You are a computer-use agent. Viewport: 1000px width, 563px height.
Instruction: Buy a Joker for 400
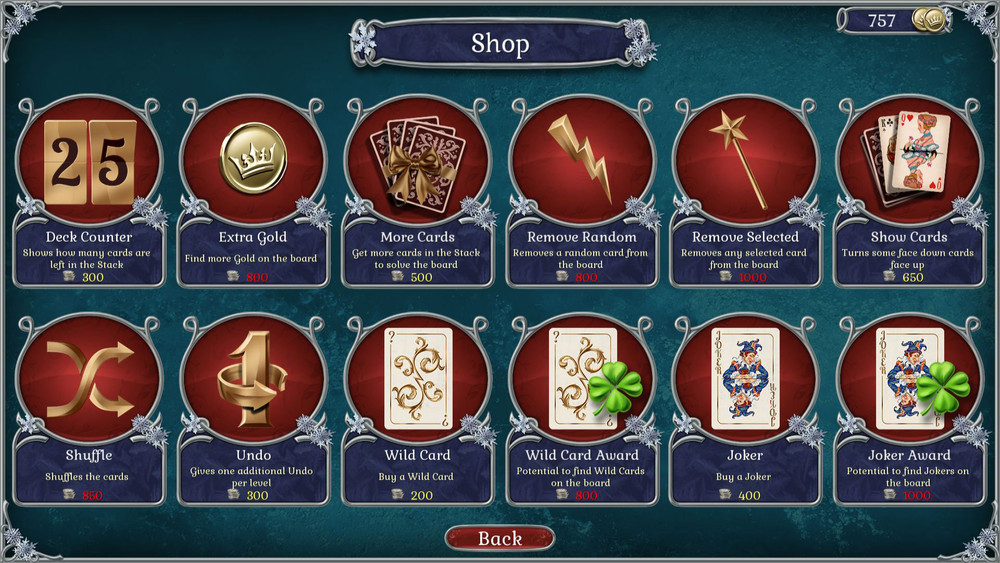point(745,380)
